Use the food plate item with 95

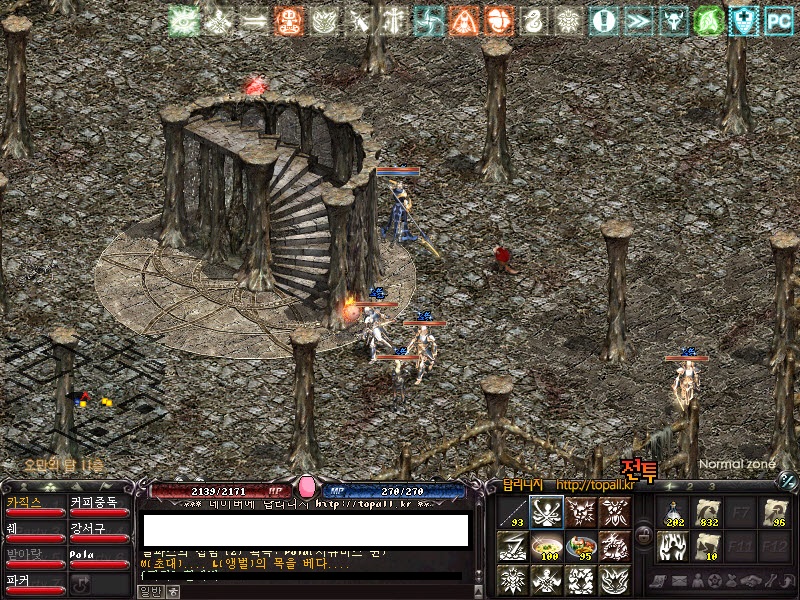581,546
